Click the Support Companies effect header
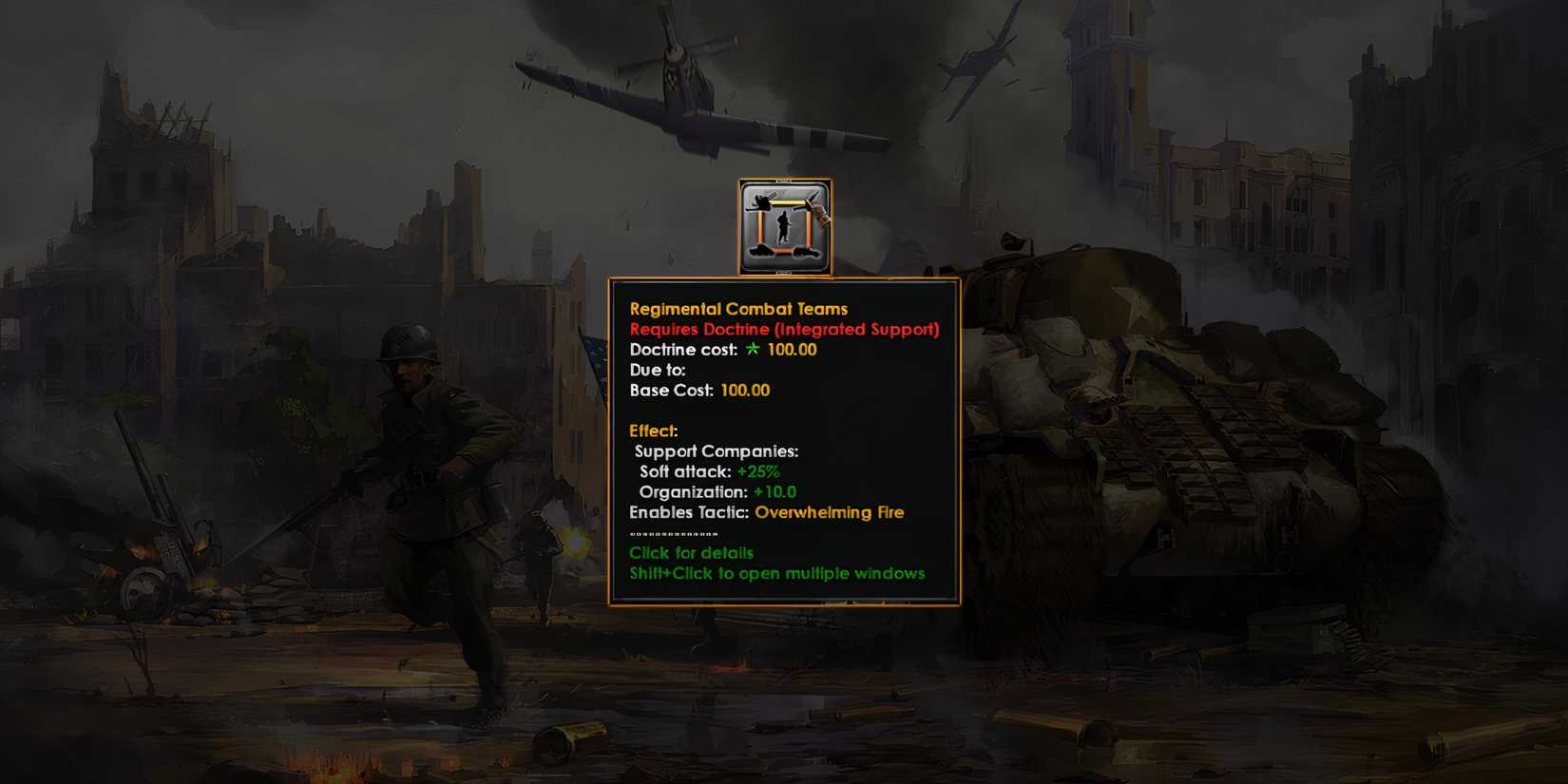This screenshot has height=784, width=1568. pyautogui.click(x=716, y=451)
